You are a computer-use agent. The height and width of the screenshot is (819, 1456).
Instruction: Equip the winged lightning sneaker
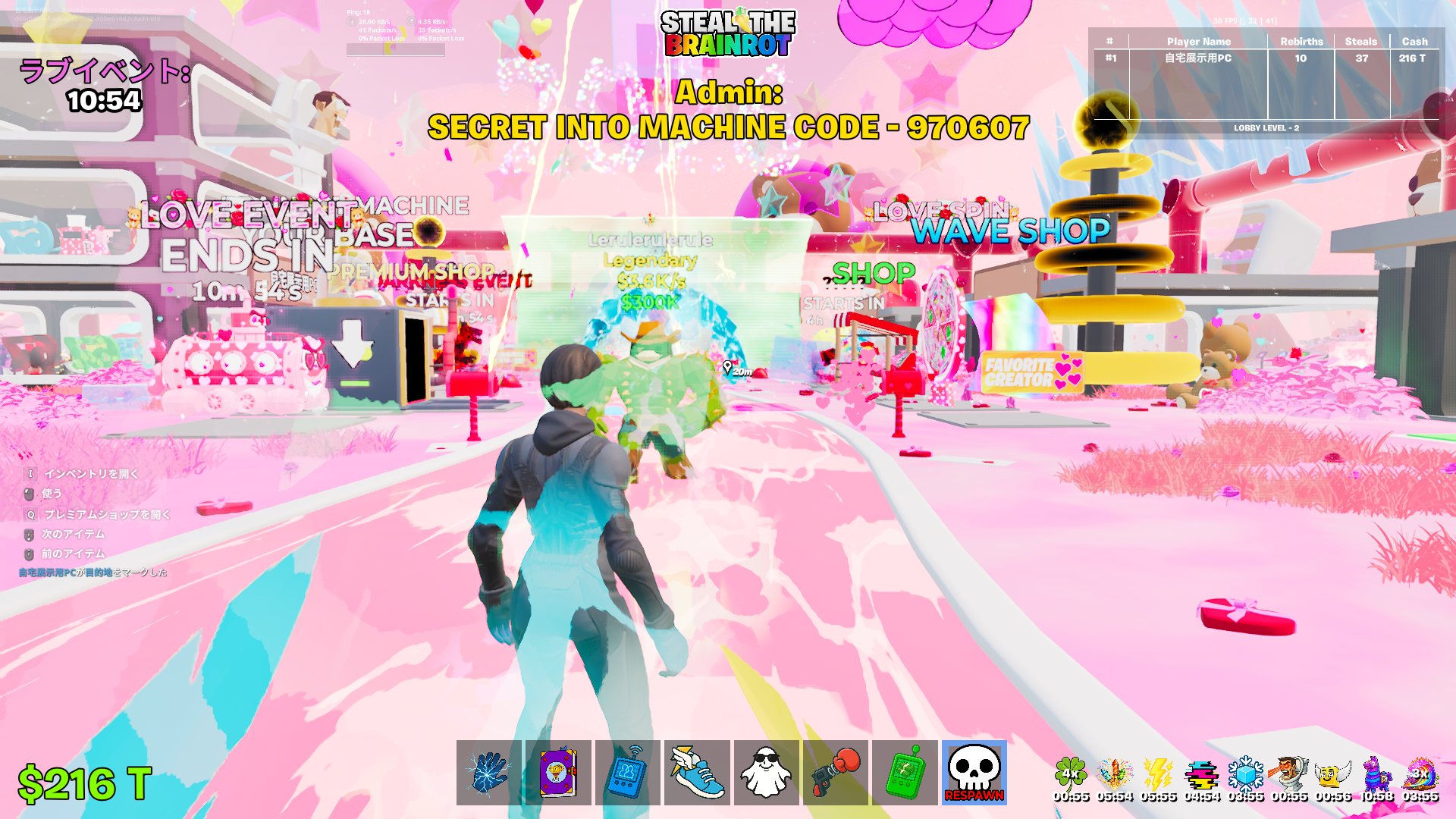coord(698,773)
